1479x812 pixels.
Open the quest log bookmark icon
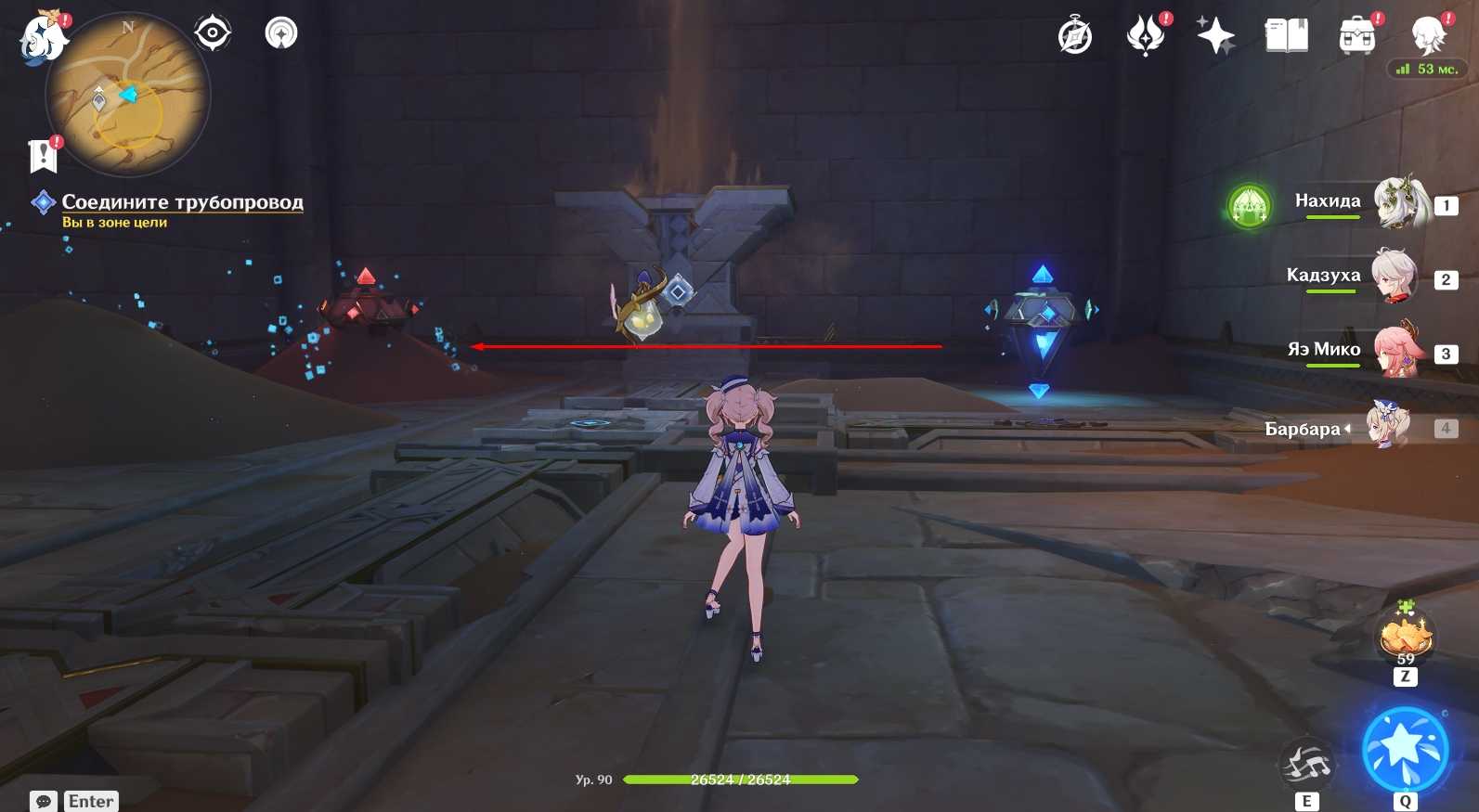(43, 155)
